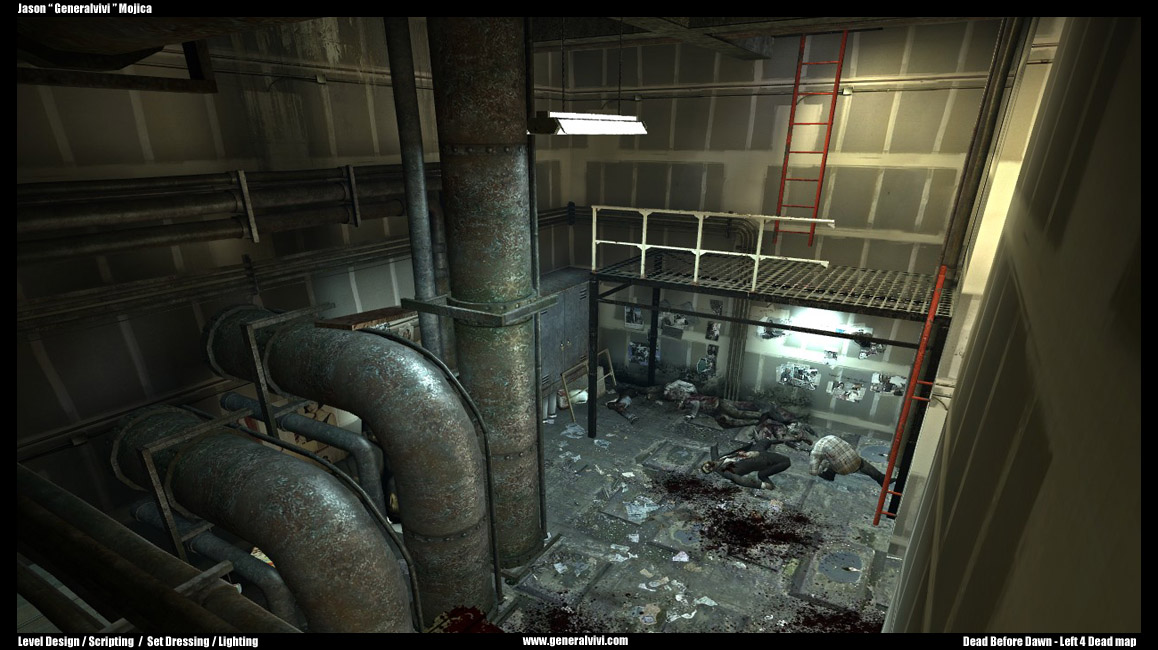Open the www.generalvivi.com website link
1158x650 pixels.
click(x=575, y=641)
